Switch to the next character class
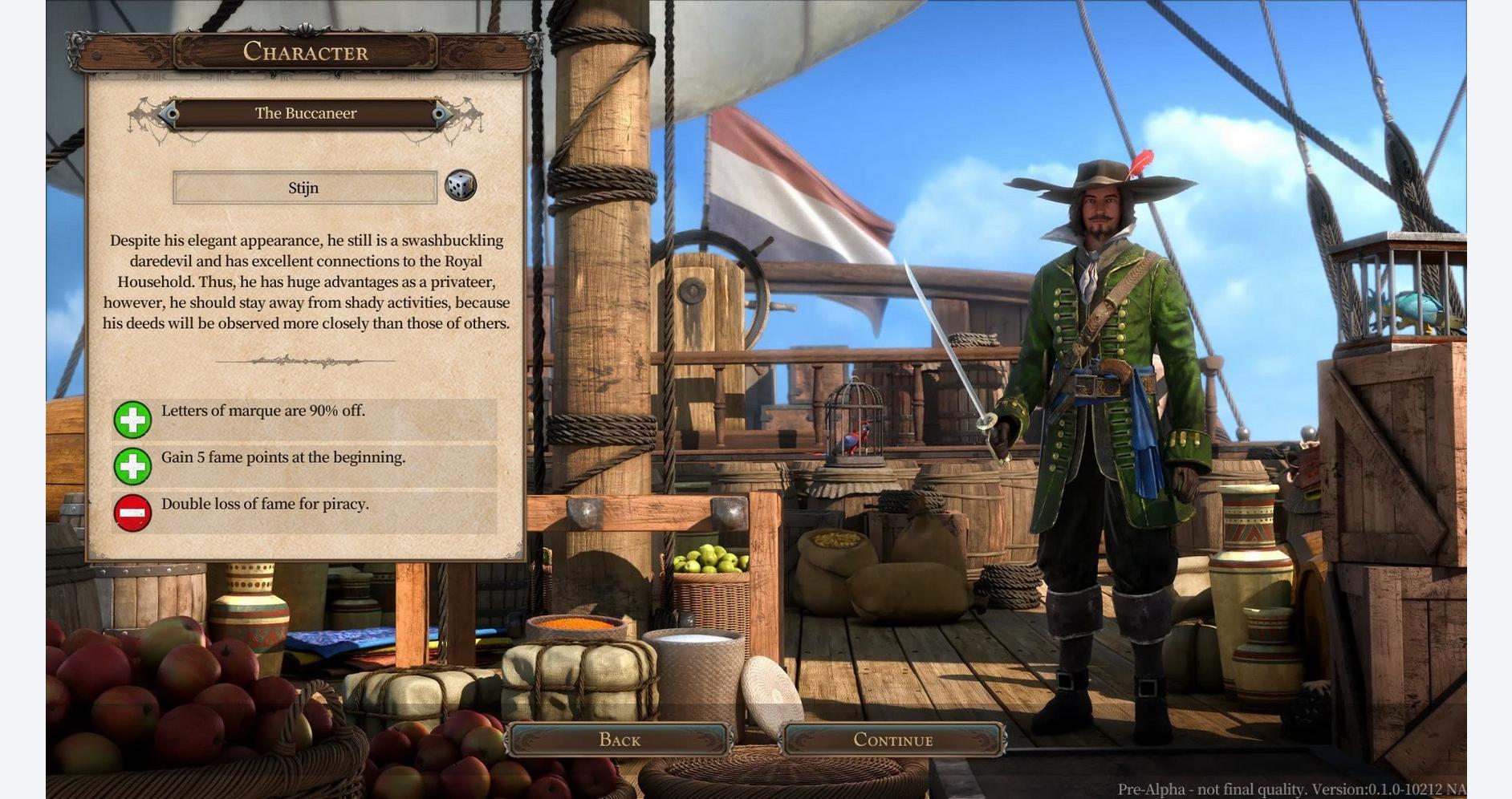This screenshot has width=1512, height=799. 441,114
